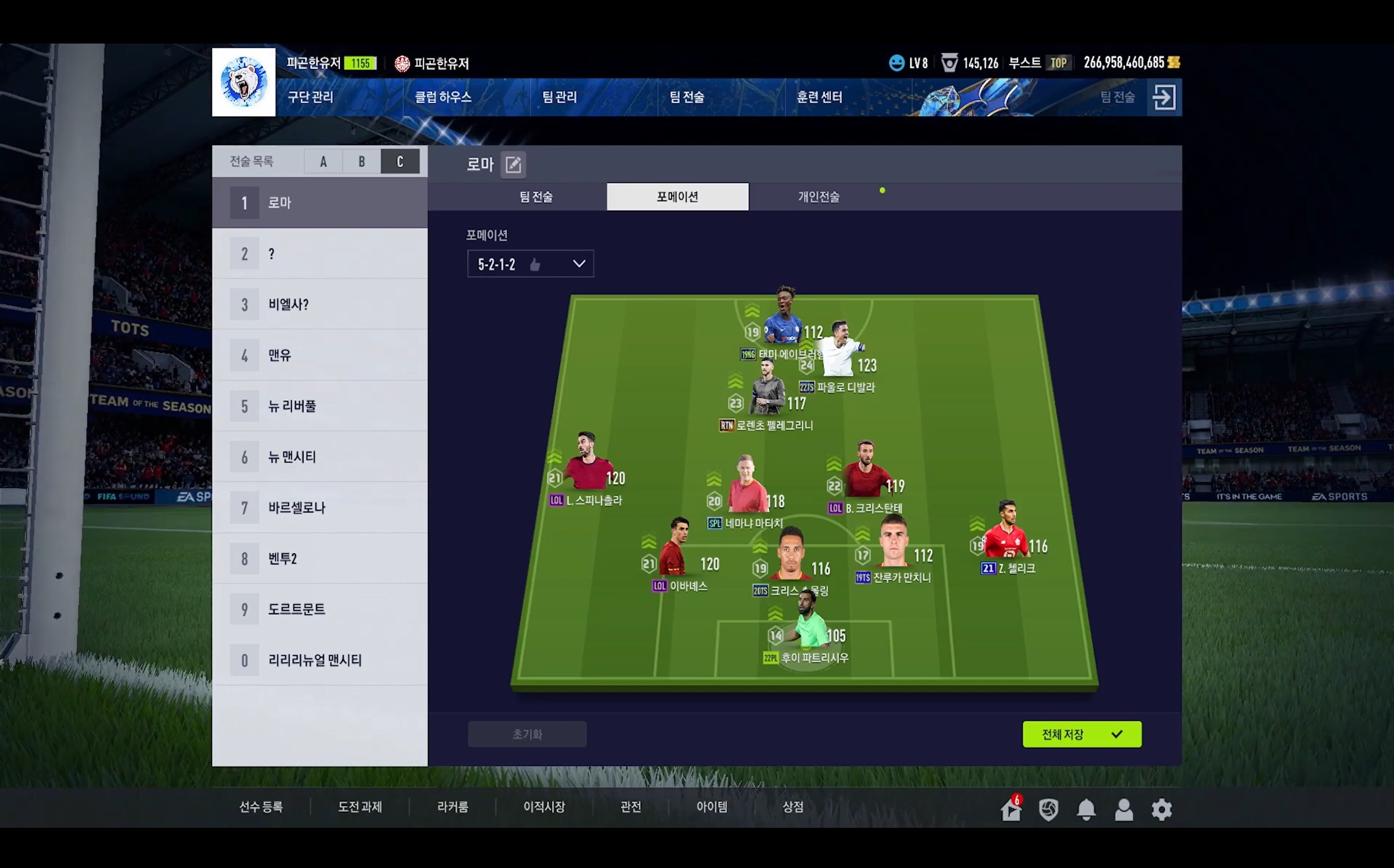Show notifications via the bell icon
Viewport: 1394px width, 868px height.
(x=1086, y=809)
